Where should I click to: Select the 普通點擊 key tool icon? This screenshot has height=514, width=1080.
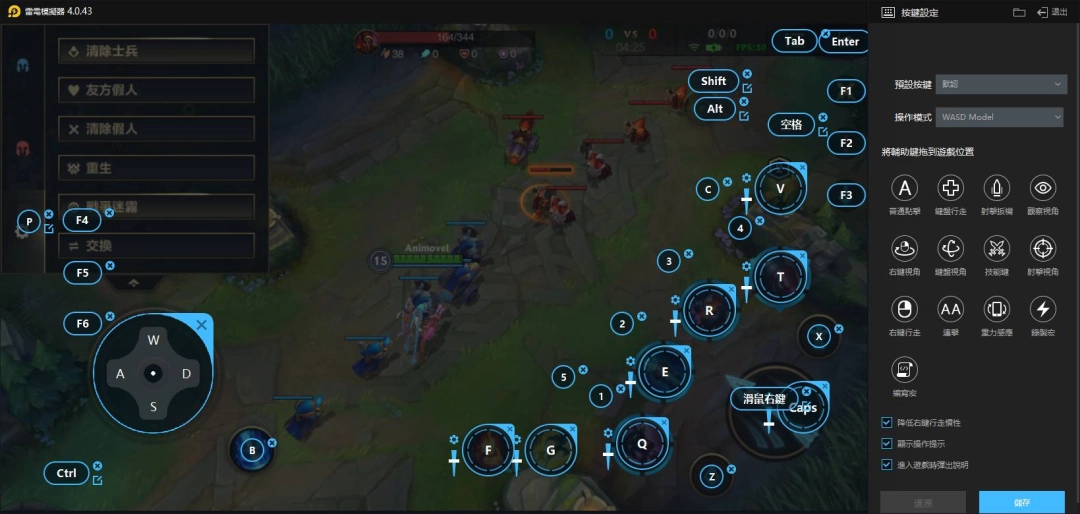click(x=905, y=188)
